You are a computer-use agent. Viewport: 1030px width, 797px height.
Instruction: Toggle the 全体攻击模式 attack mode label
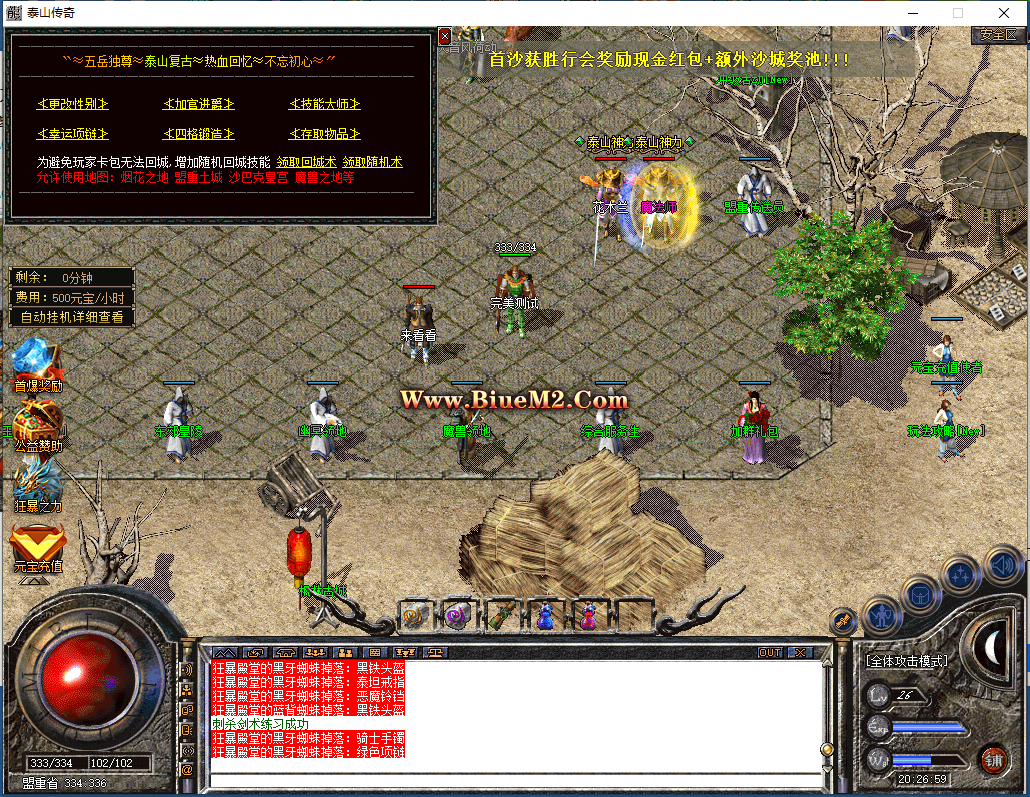tap(907, 661)
